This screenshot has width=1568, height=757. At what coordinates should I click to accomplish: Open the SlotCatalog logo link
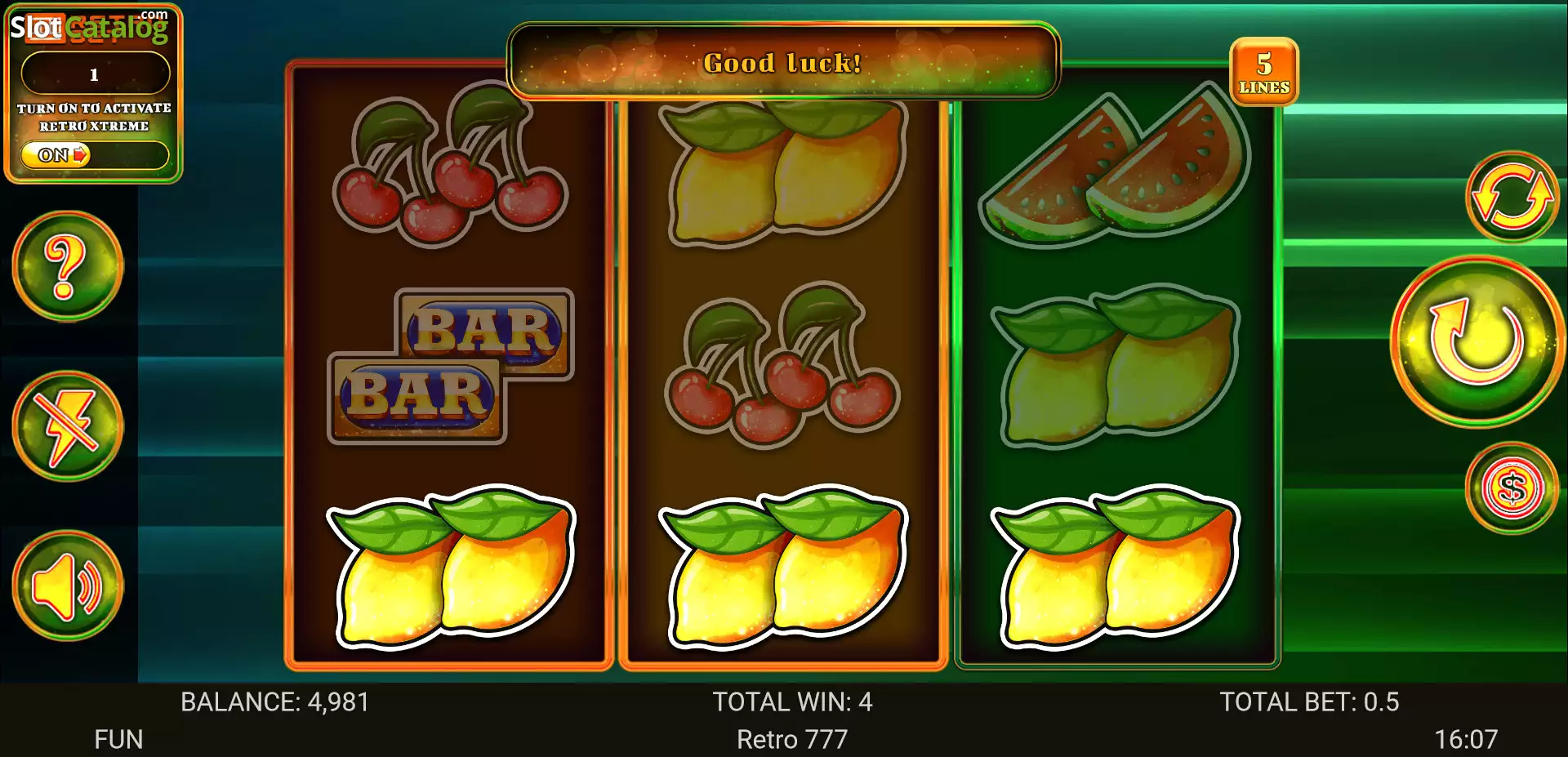(89, 26)
